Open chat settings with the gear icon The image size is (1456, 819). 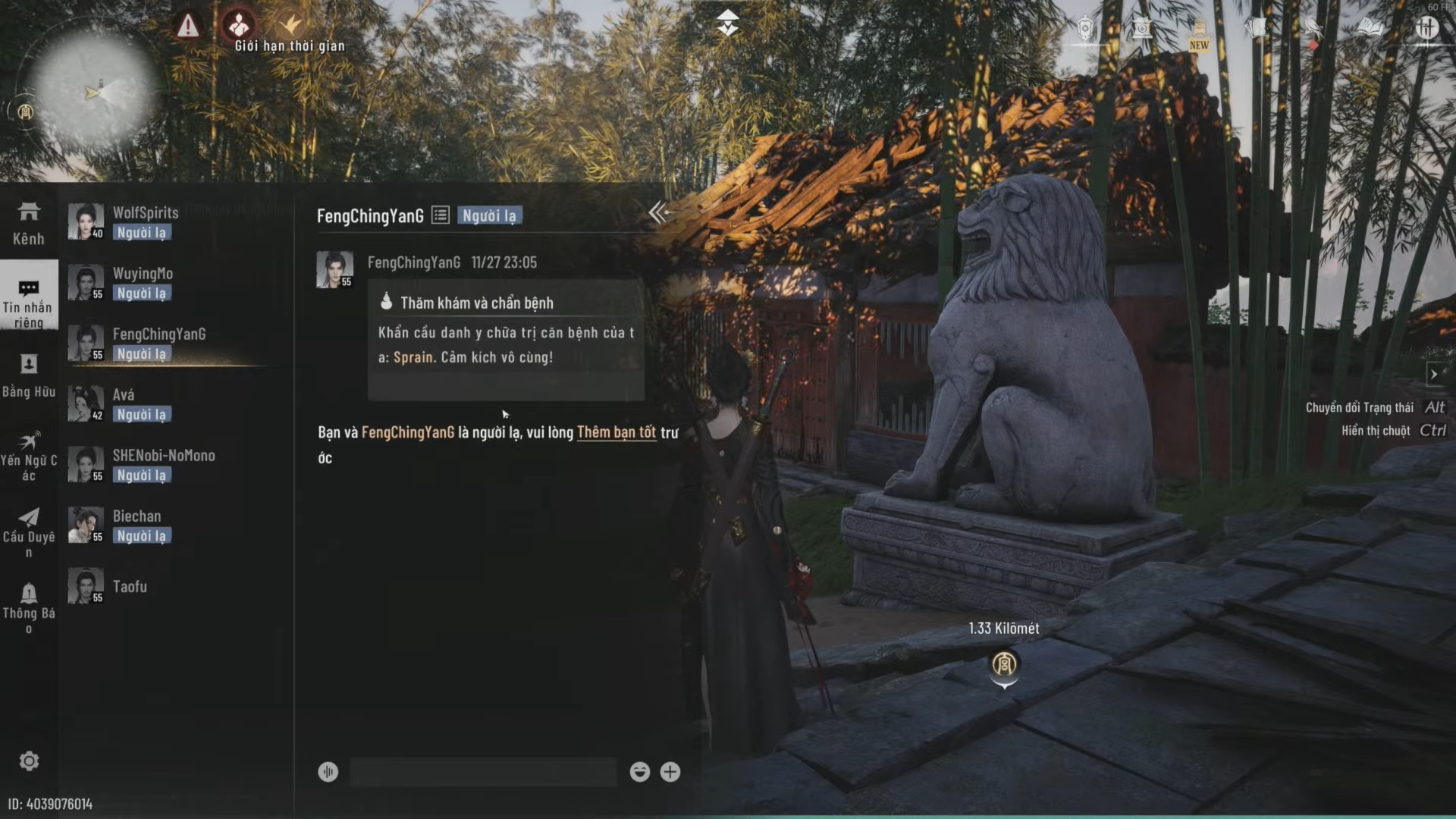click(29, 761)
